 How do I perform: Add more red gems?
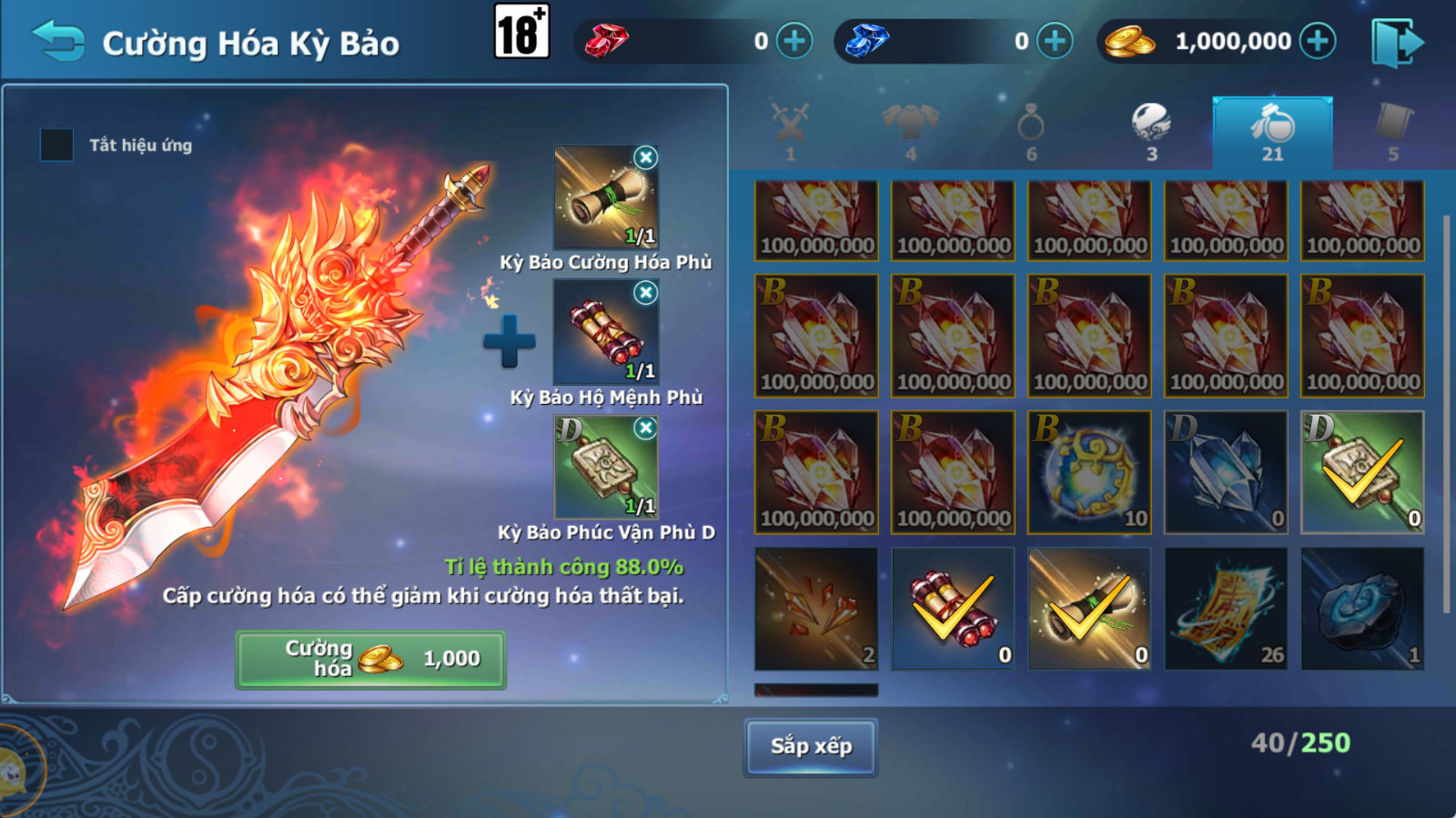794,42
